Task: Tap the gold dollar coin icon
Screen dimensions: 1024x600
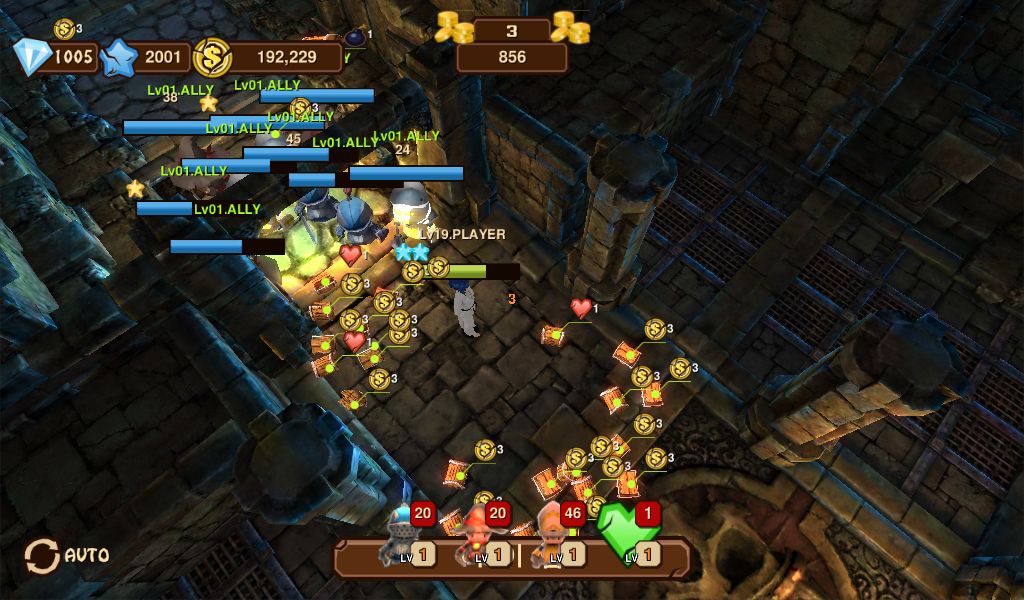Action: coord(212,57)
